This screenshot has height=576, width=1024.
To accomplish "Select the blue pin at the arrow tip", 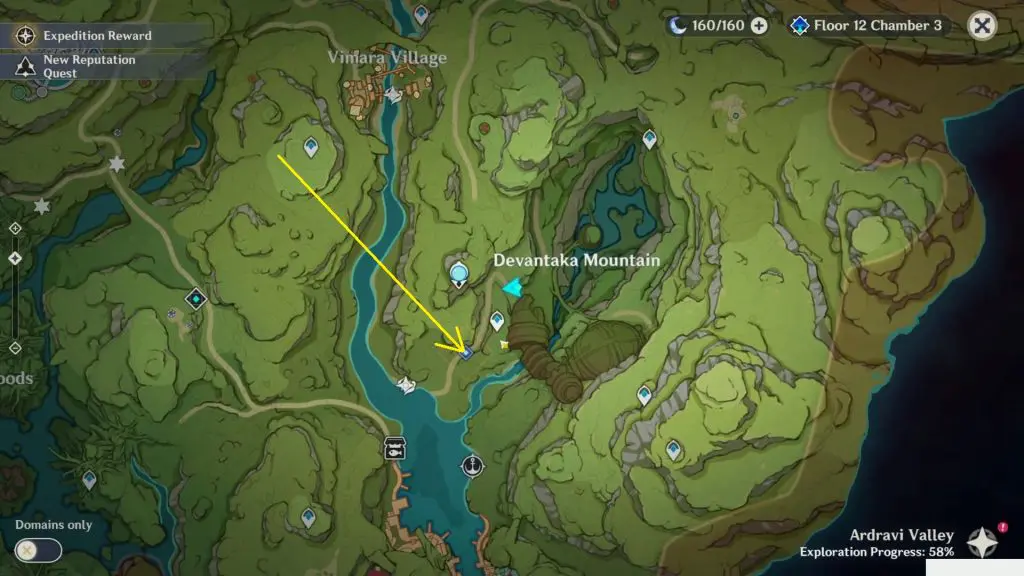I will point(466,352).
